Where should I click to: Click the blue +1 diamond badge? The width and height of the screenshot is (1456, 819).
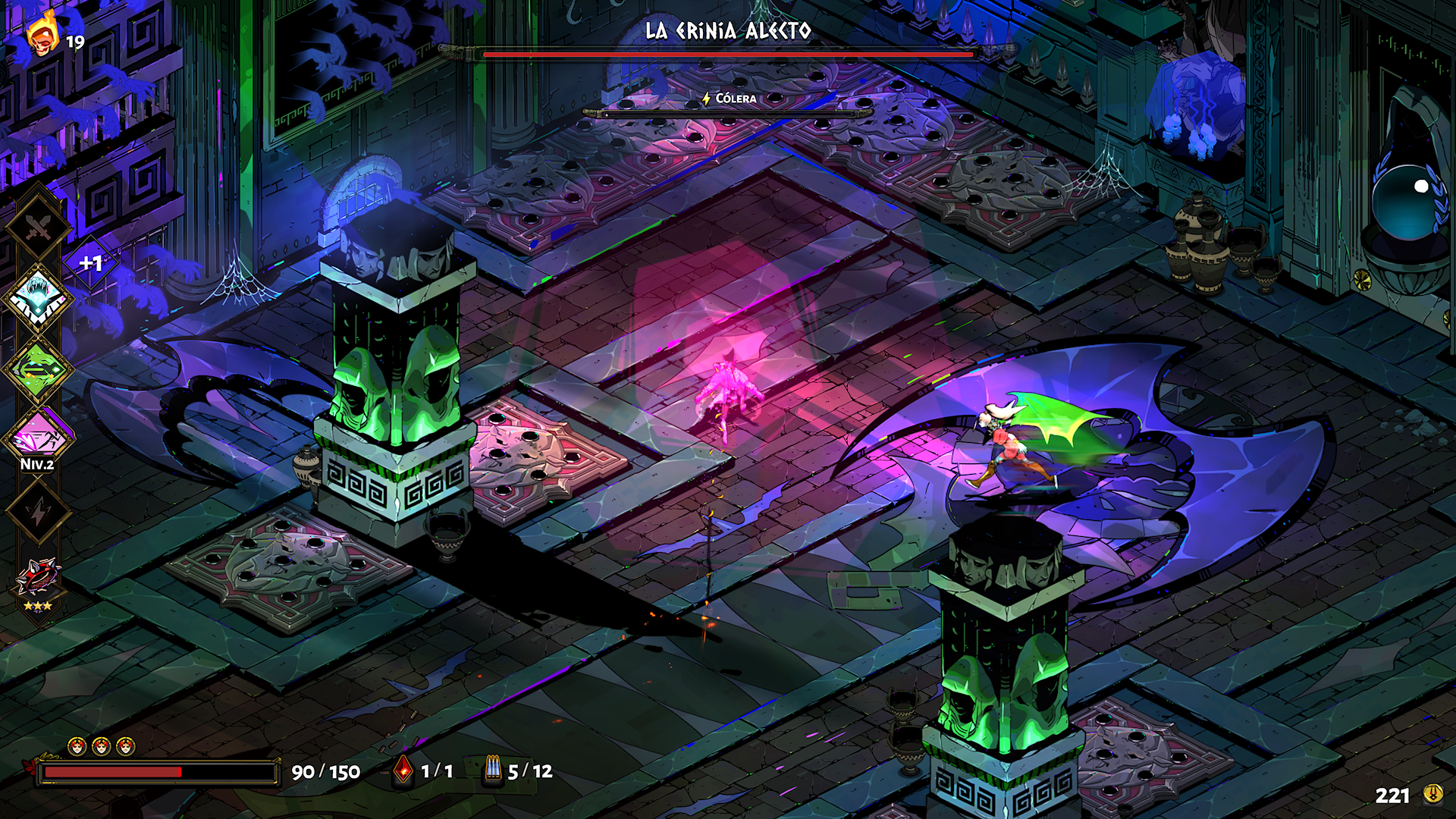point(91,263)
